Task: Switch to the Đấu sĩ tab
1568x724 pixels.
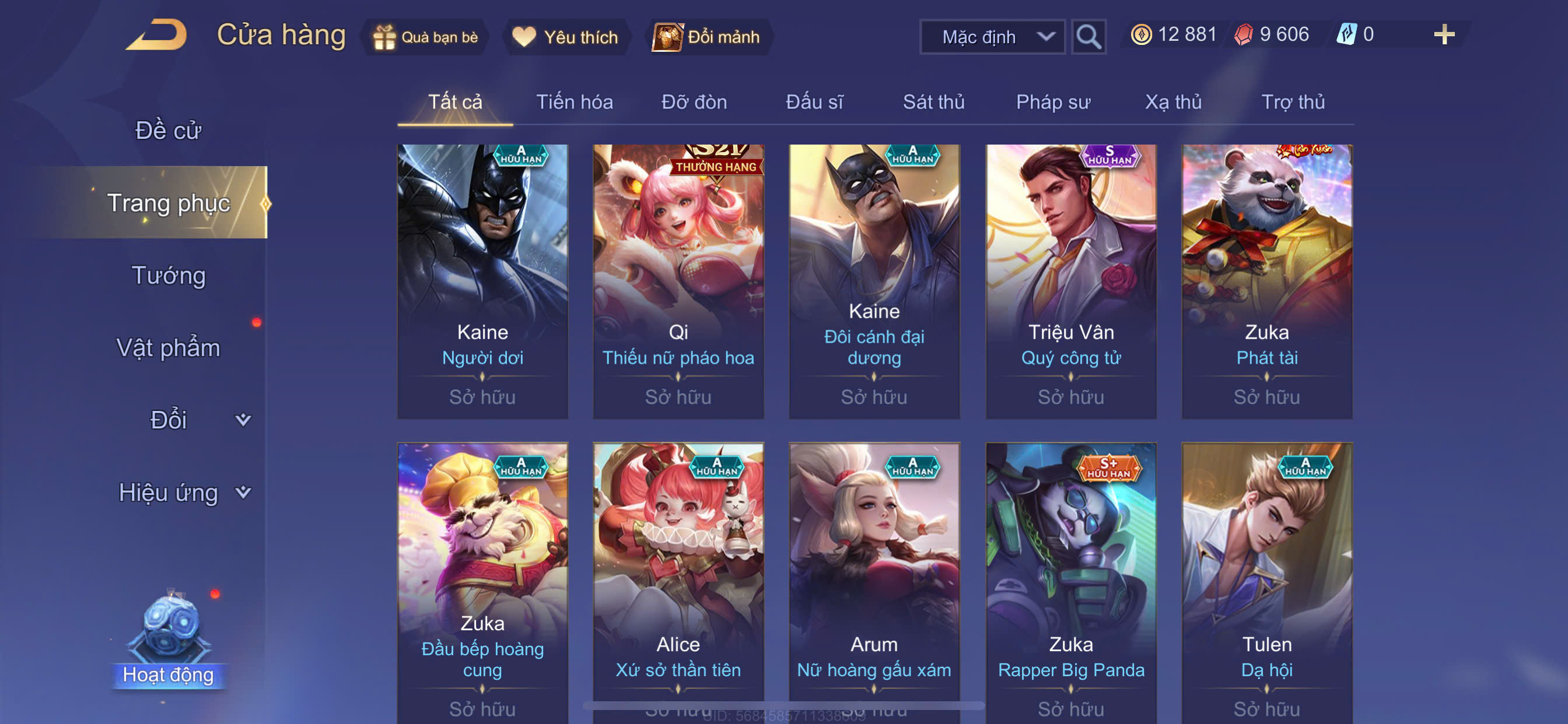Action: point(814,101)
